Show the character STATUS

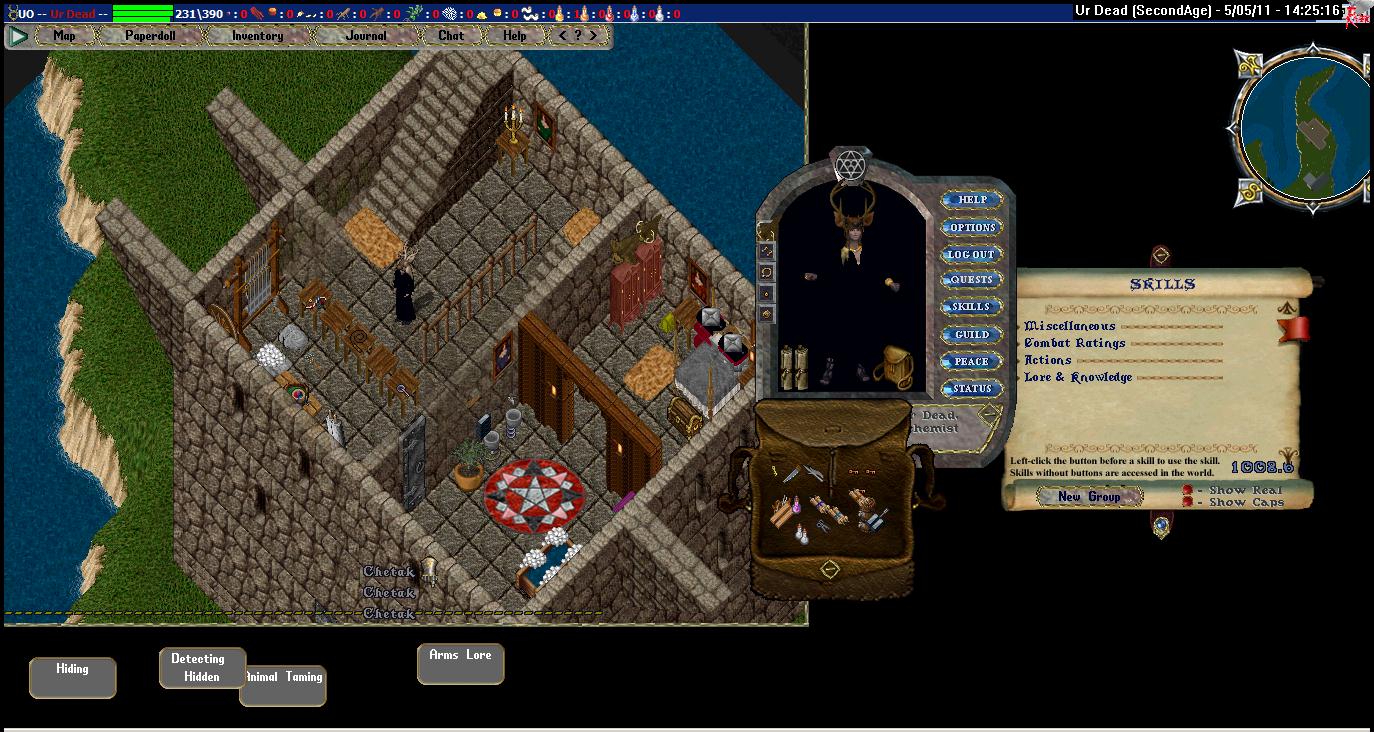click(972, 389)
